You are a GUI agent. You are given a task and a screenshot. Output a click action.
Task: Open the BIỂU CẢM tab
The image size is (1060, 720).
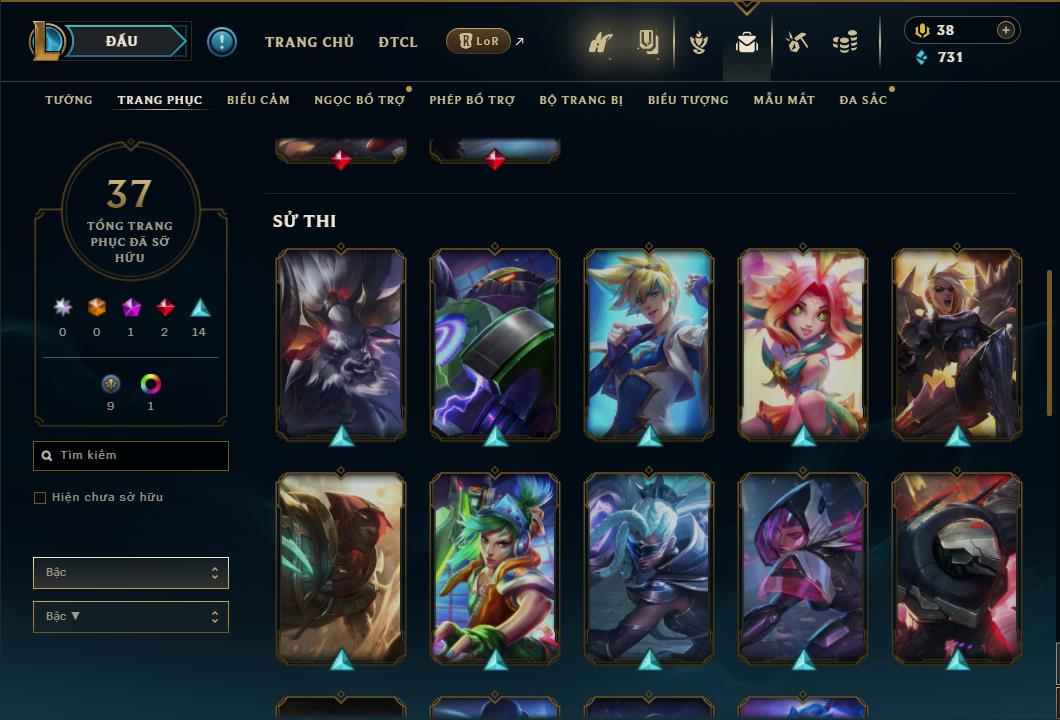coord(258,100)
